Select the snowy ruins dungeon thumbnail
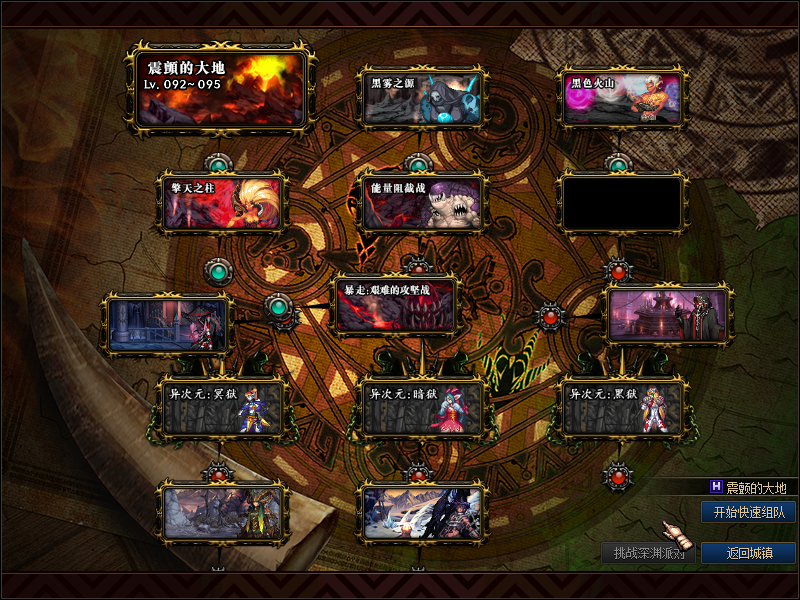800x600 pixels. coord(222,511)
